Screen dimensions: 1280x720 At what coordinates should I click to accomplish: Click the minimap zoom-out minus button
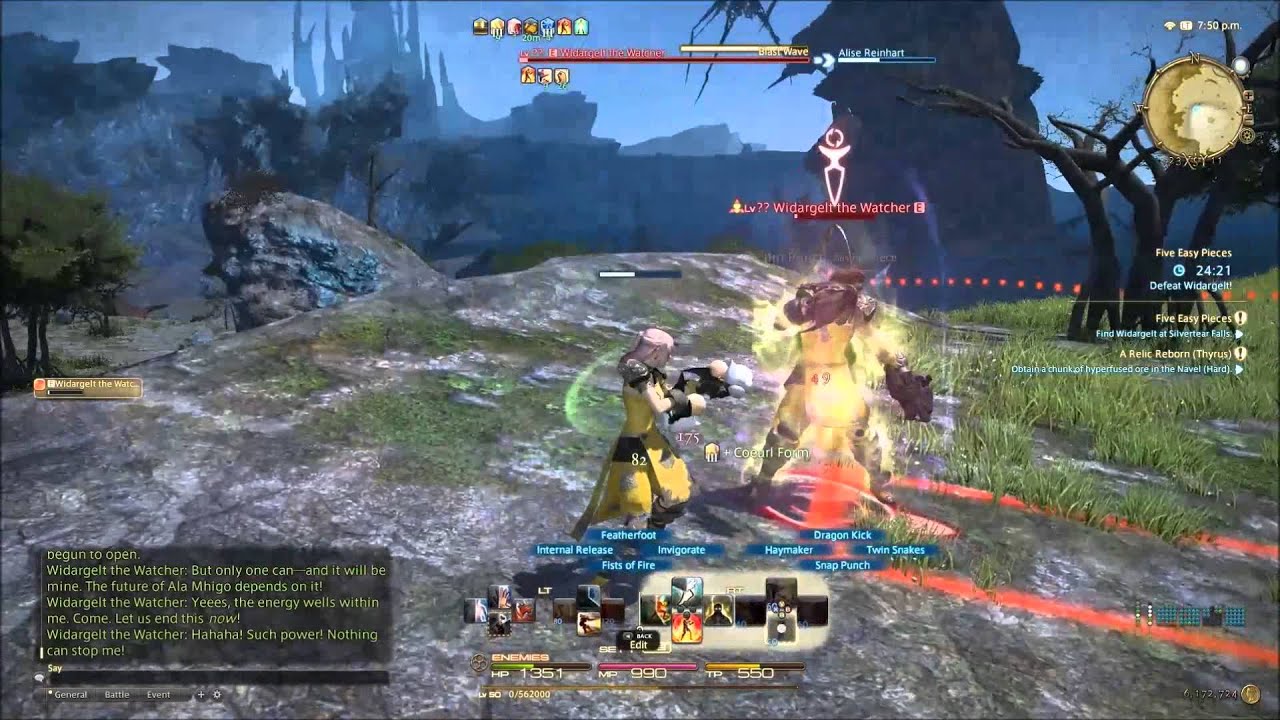[x=1248, y=119]
